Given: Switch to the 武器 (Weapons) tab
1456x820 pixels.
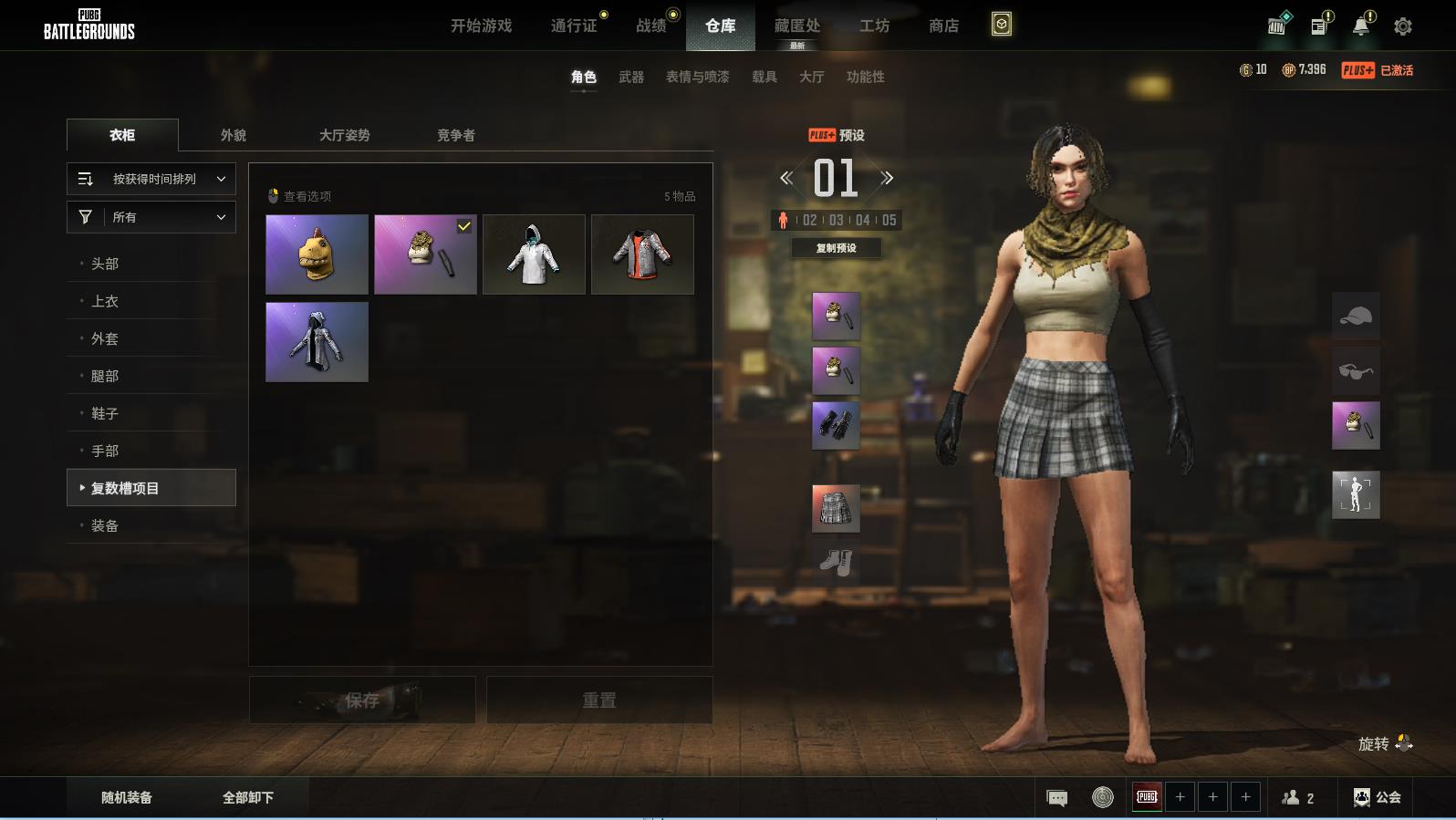Looking at the screenshot, I should (x=630, y=77).
